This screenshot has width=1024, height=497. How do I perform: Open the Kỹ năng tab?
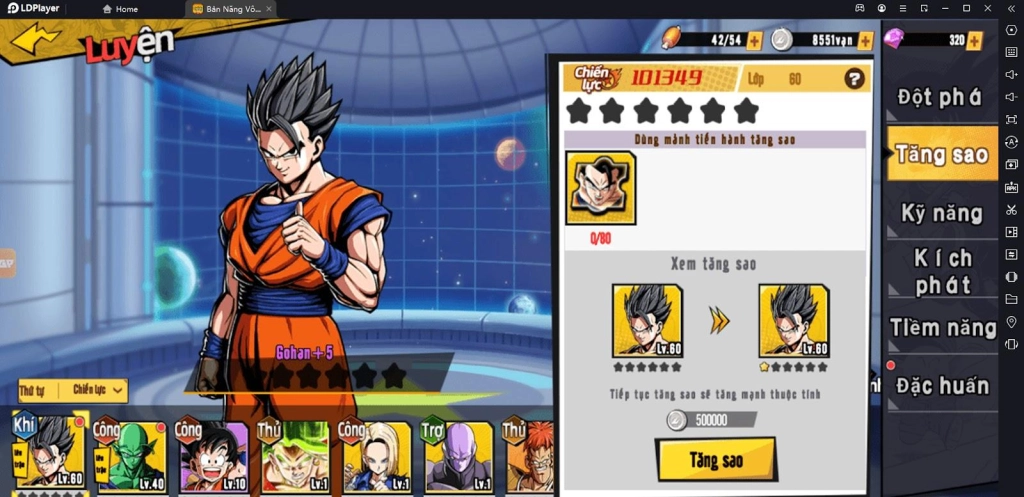(941, 212)
